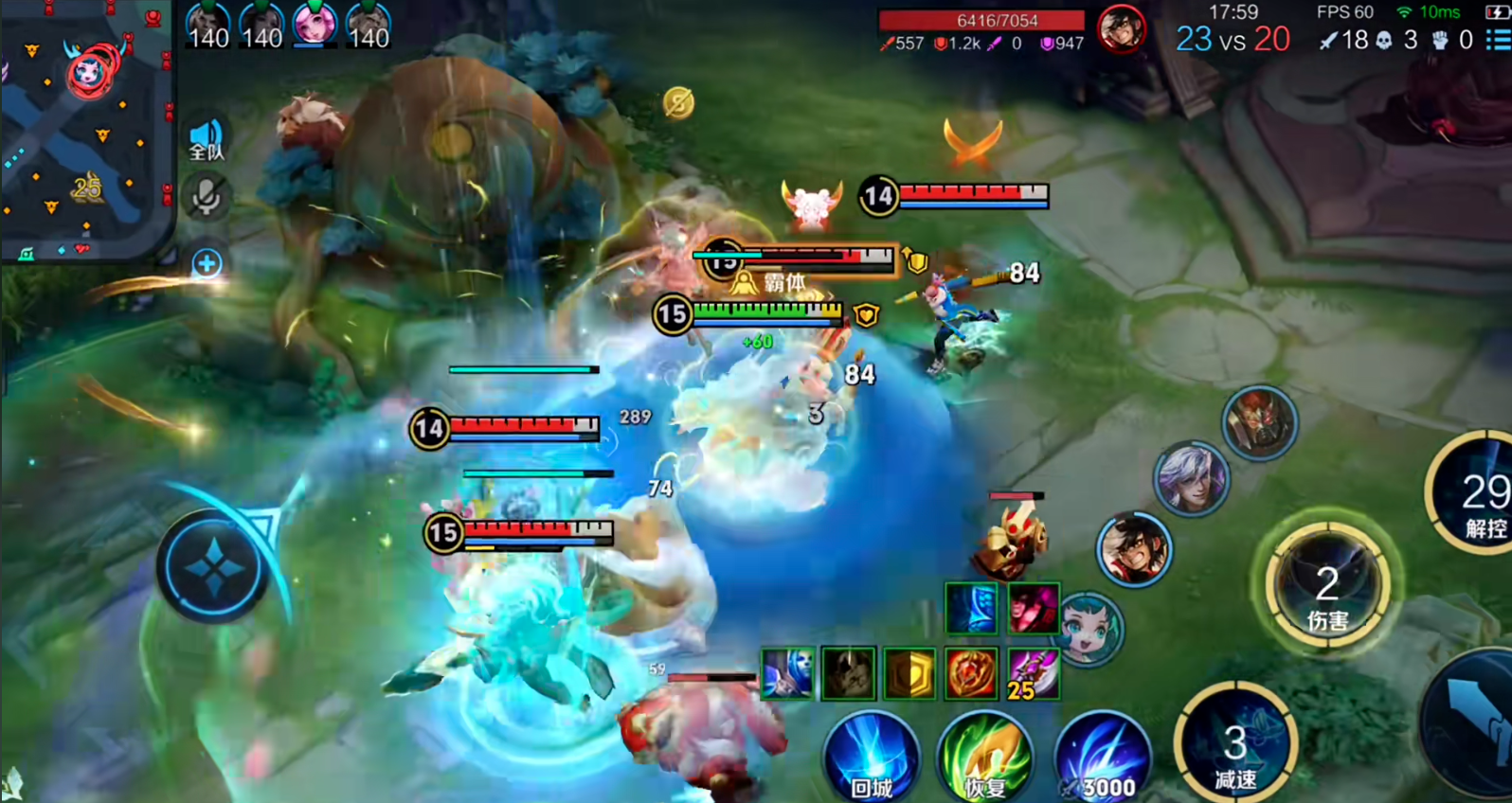The width and height of the screenshot is (1512, 803).
Task: Toggle the muted microphone button
Action: pos(206,198)
